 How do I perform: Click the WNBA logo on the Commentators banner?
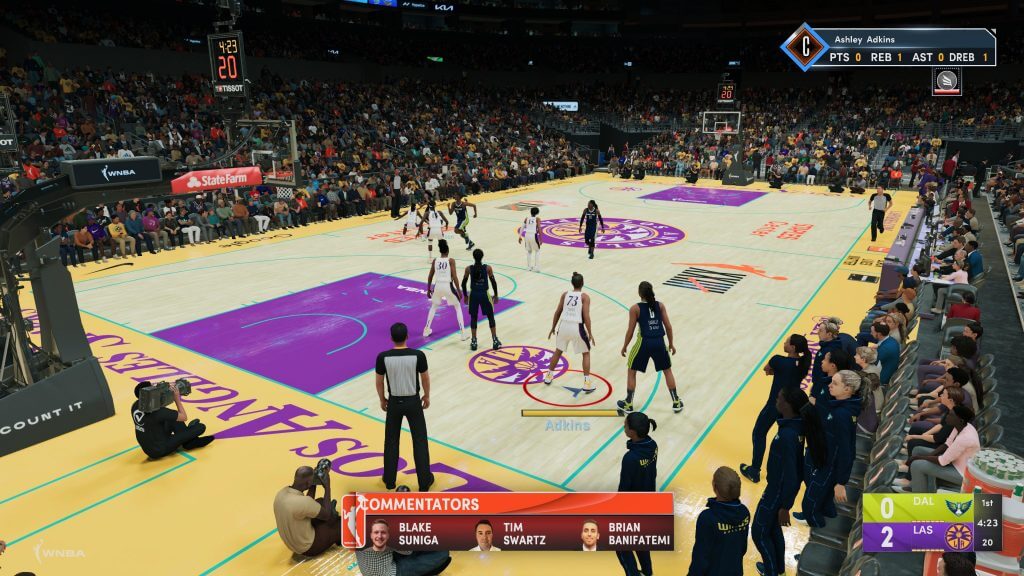(x=352, y=521)
